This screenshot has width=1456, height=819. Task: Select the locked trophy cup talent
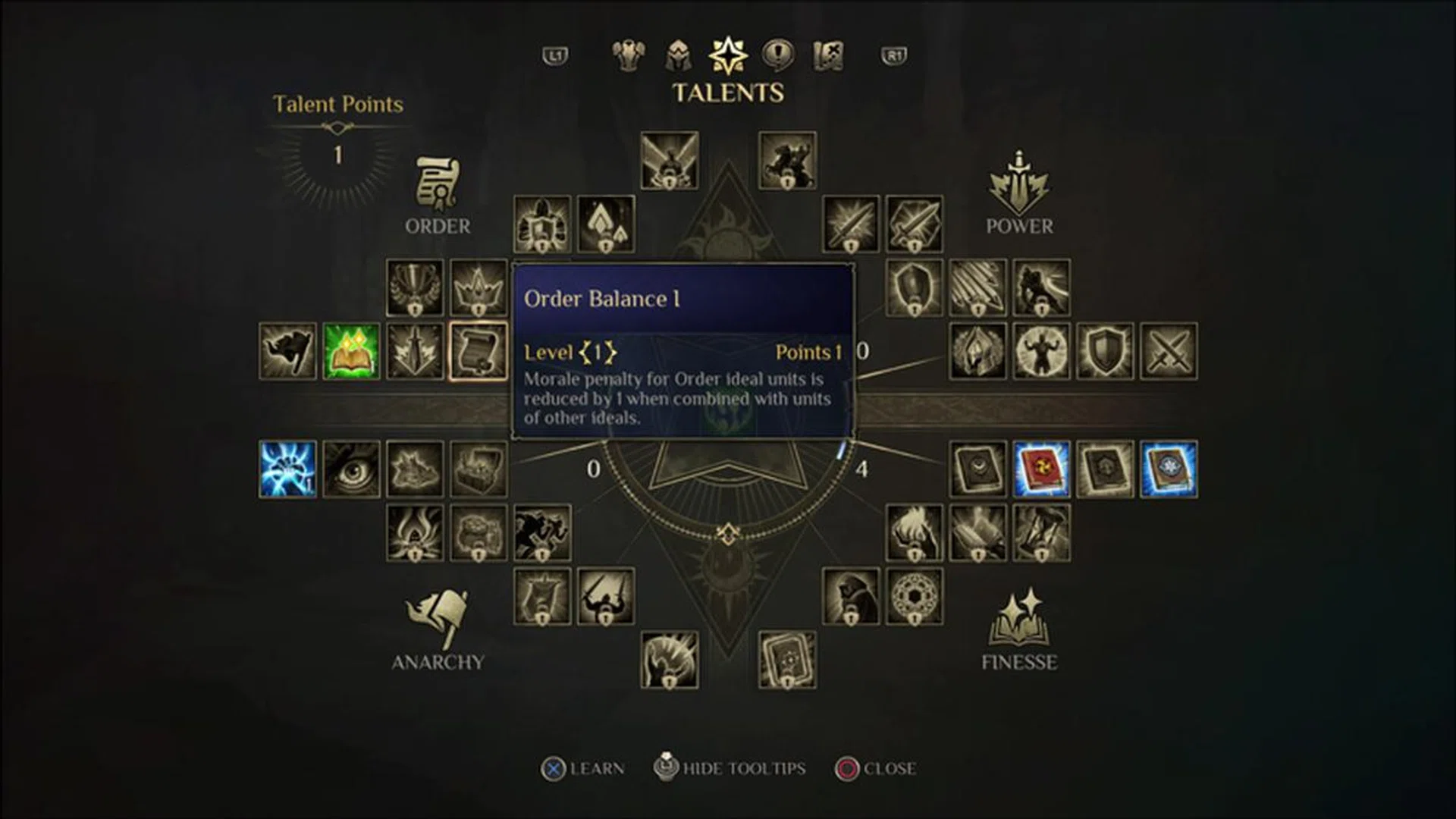point(415,287)
